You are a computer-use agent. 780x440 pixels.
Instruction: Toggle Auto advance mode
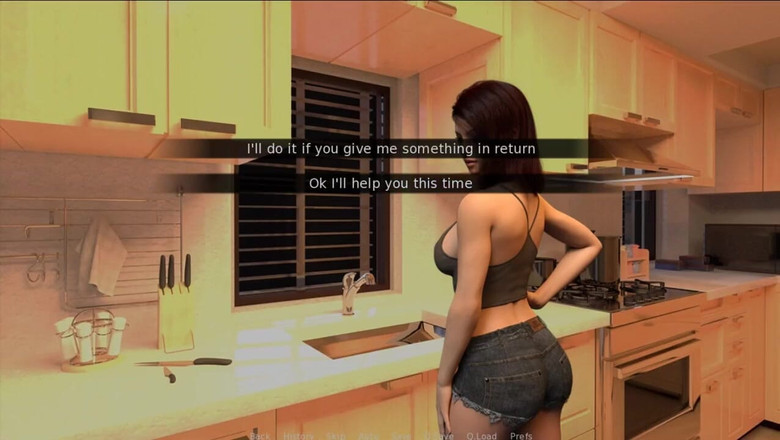pyautogui.click(x=368, y=436)
